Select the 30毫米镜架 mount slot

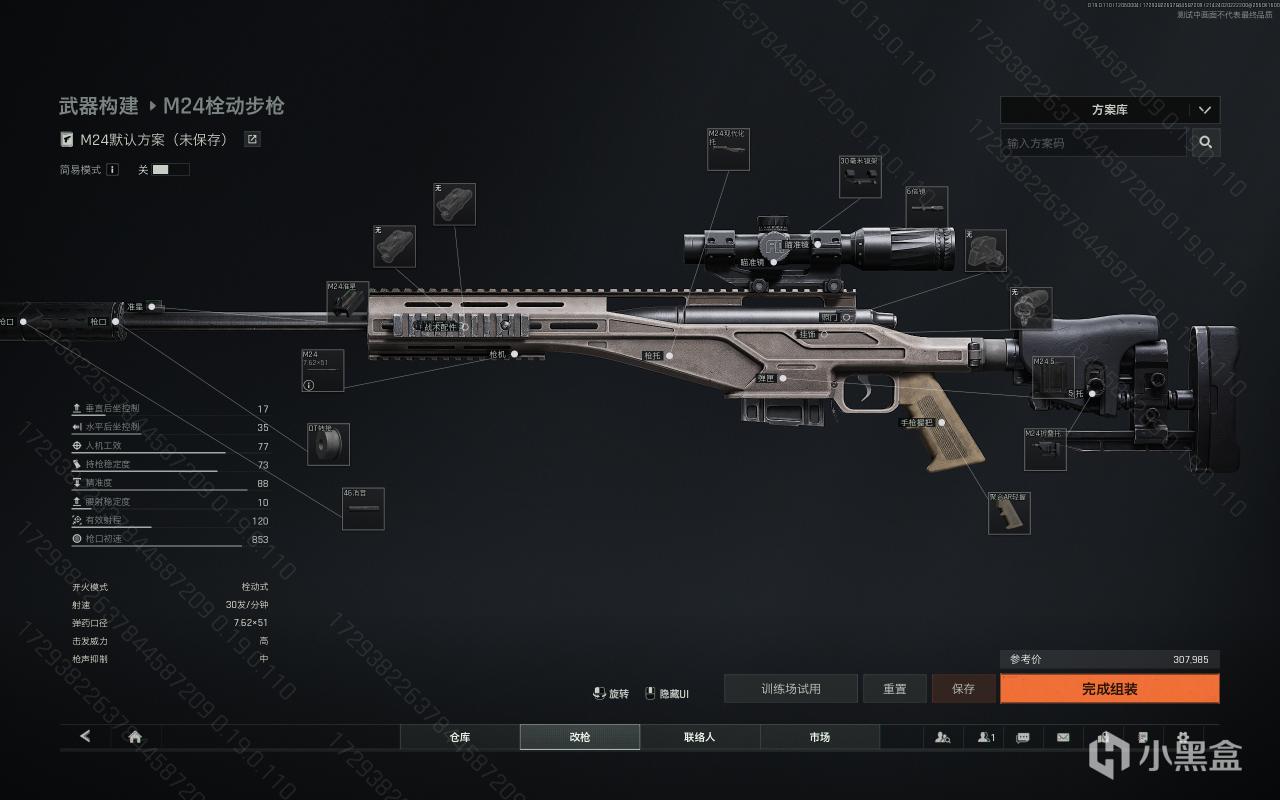point(860,177)
